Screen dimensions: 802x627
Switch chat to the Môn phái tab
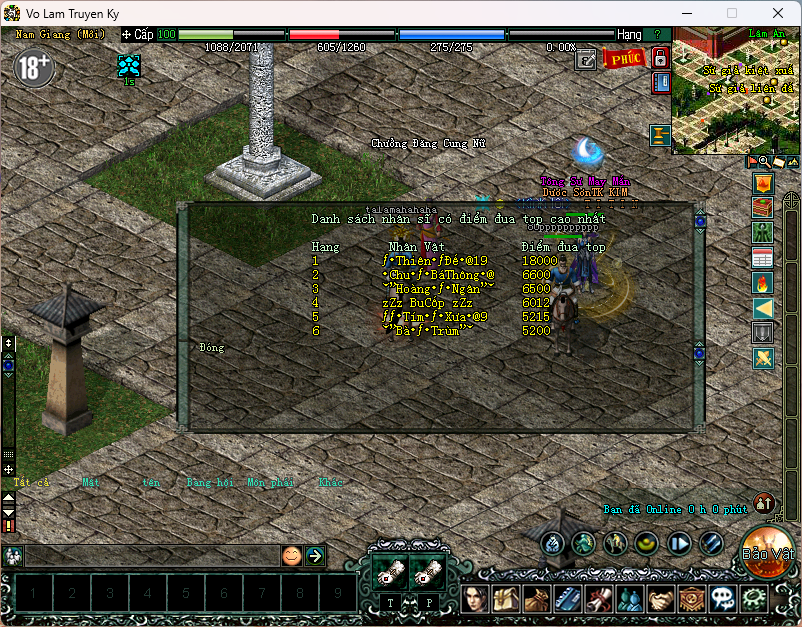point(270,482)
